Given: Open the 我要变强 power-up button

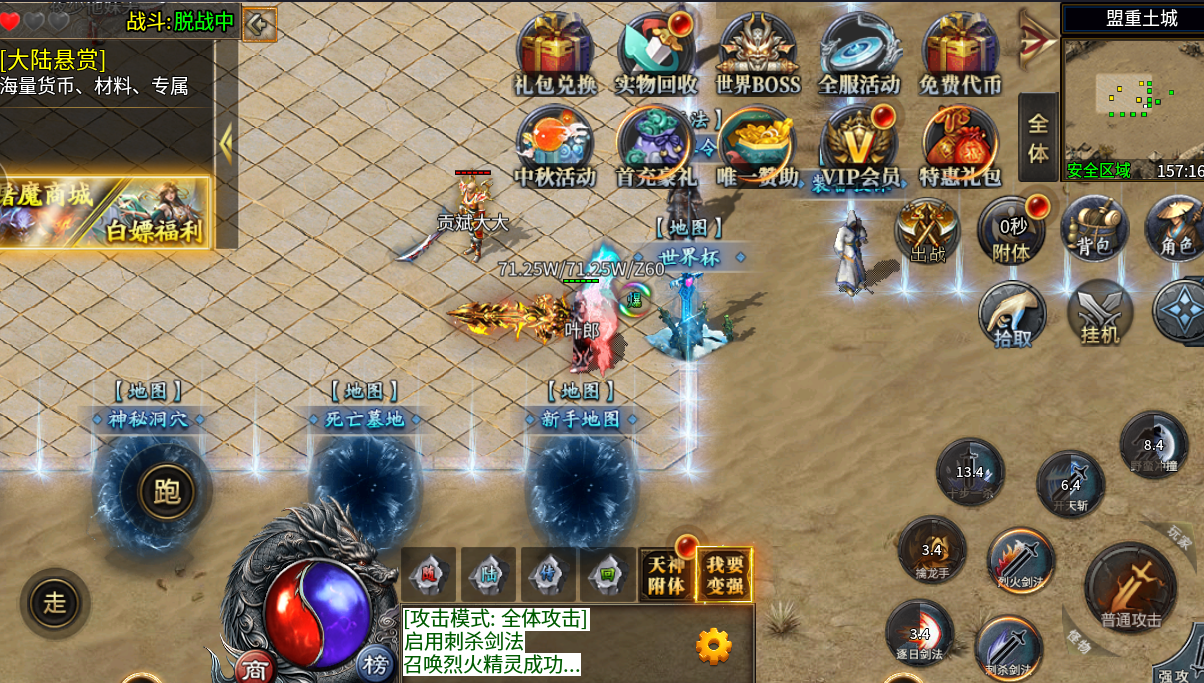Looking at the screenshot, I should coord(724,575).
